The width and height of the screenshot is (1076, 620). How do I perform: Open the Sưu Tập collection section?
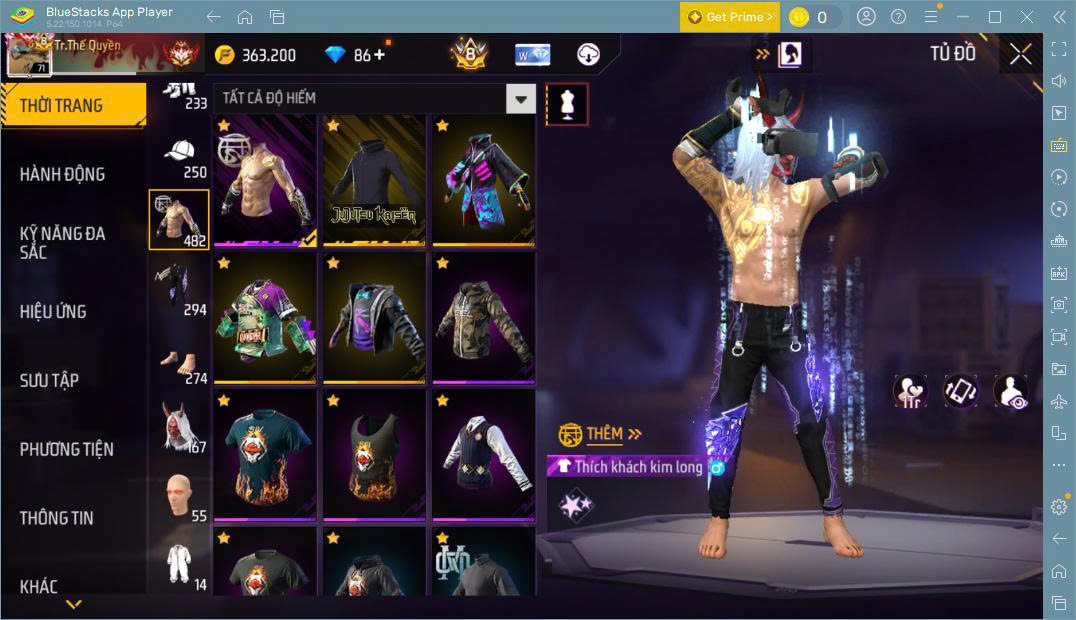50,380
